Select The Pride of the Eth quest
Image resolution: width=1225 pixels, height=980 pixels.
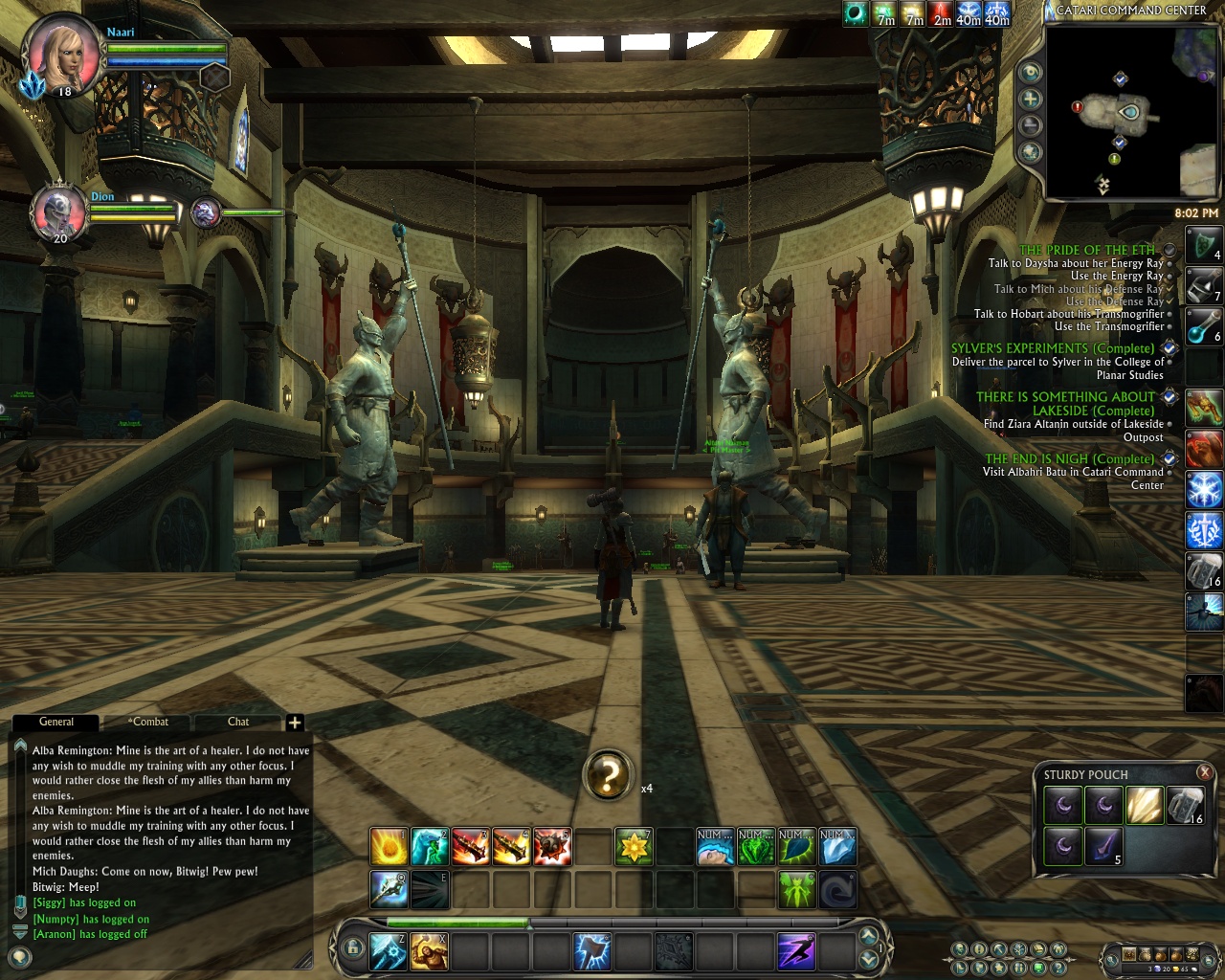[1087, 250]
